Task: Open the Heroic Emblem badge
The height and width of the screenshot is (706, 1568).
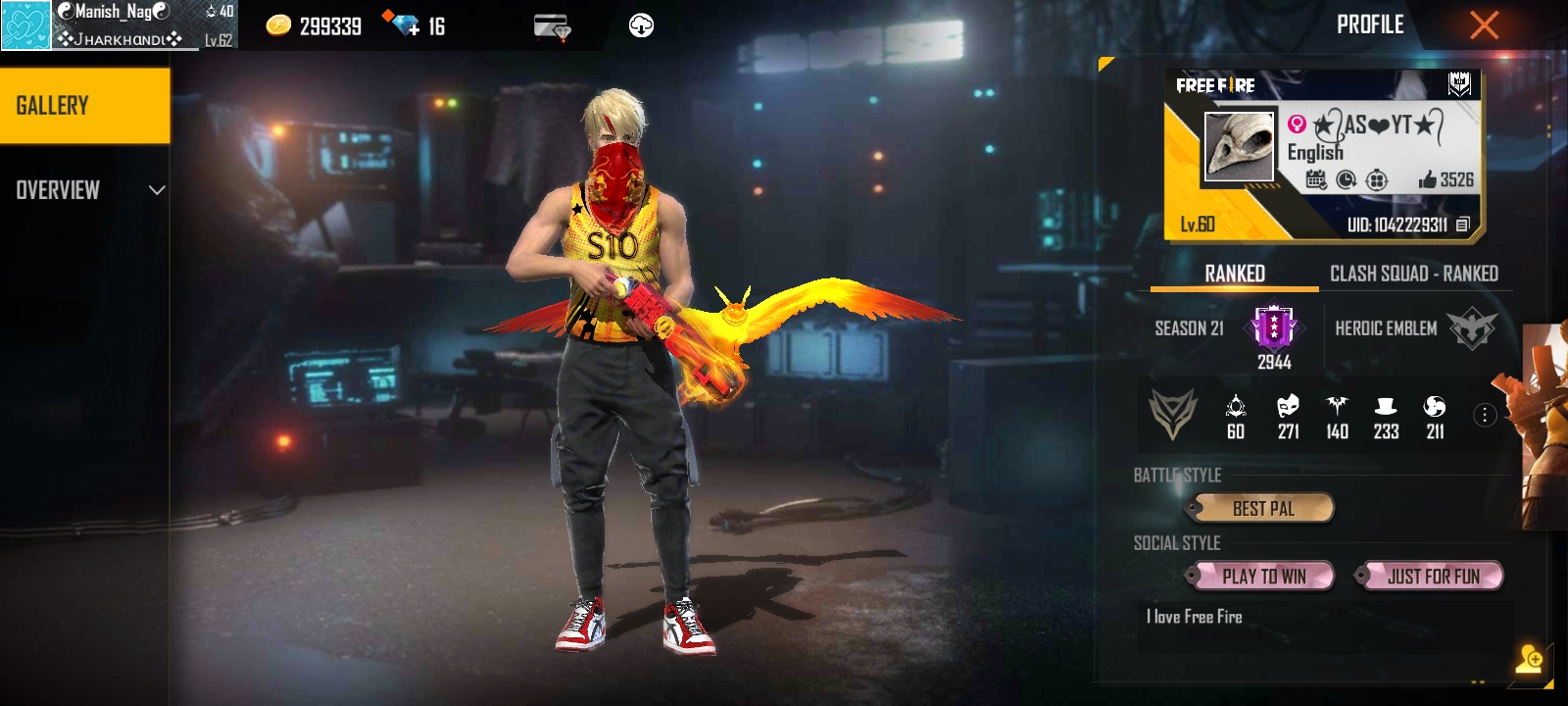Action: (x=1472, y=328)
